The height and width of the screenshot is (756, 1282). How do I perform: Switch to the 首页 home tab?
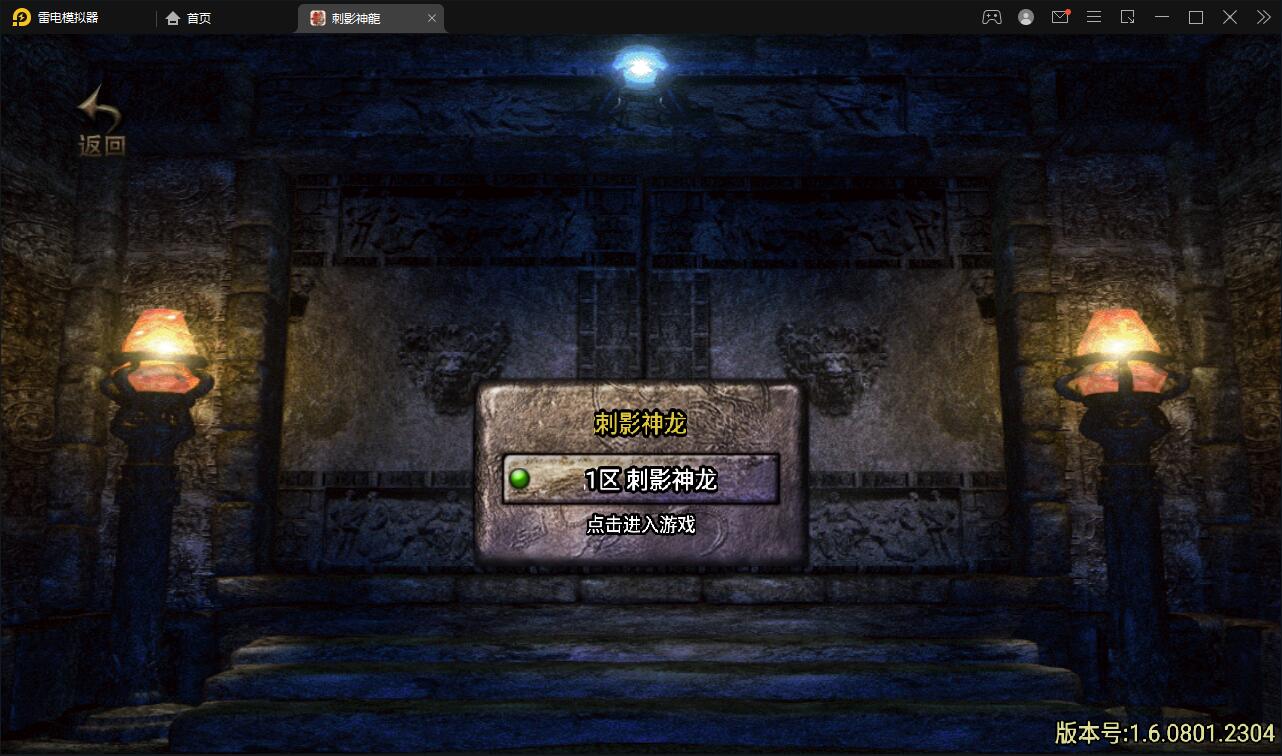190,17
